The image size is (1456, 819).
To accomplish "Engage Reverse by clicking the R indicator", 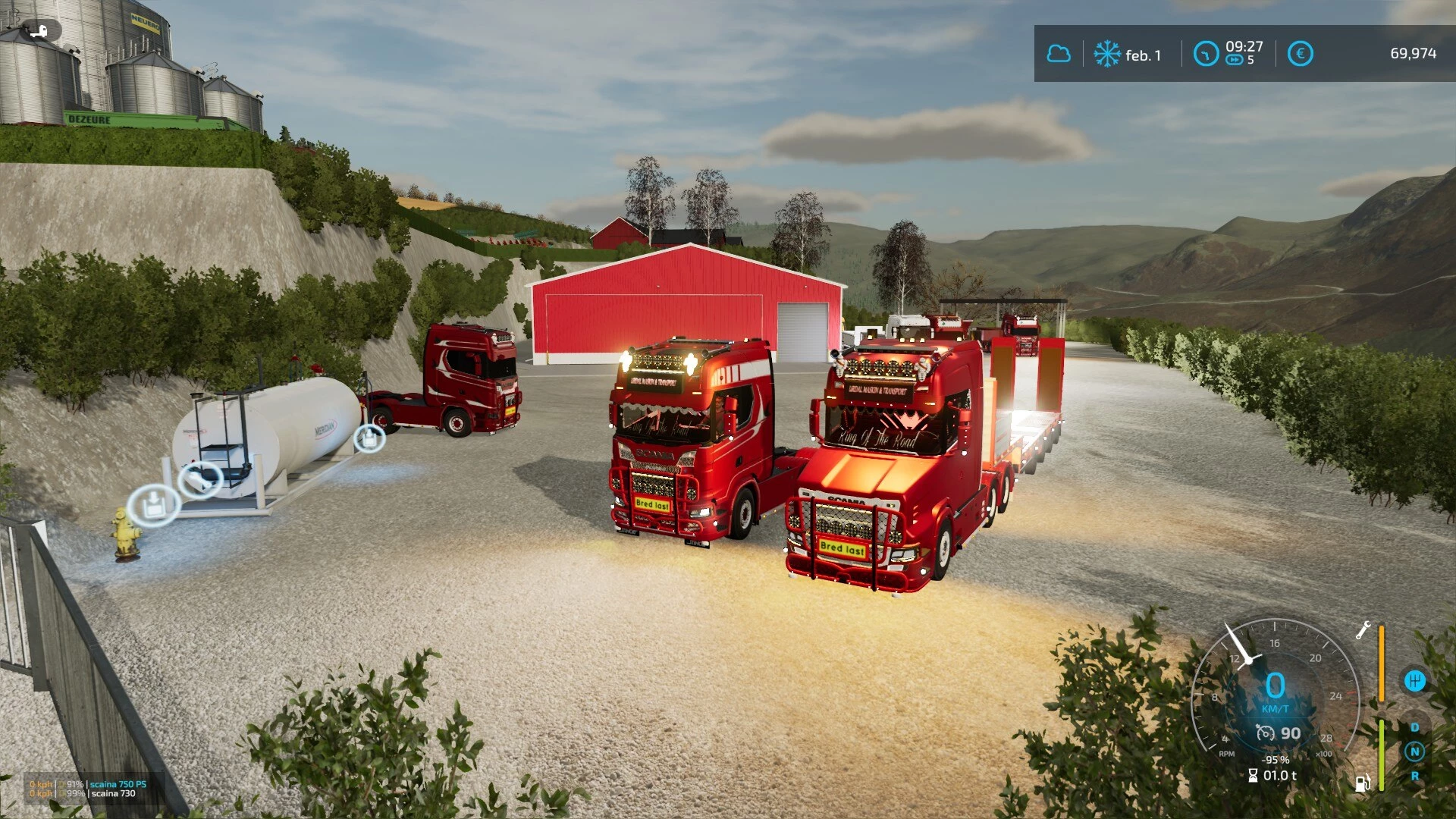I will 1415,776.
